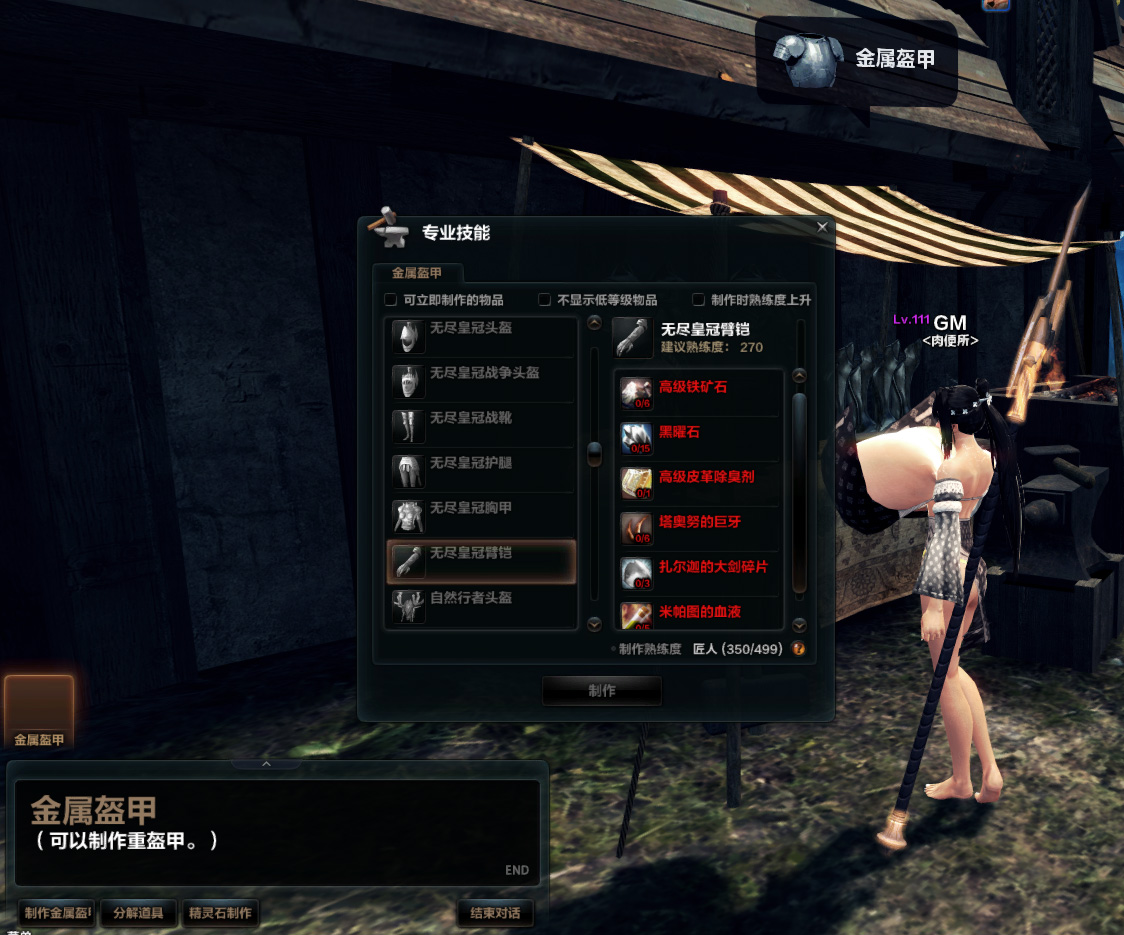Choose the 分解道具 dialogue option
The image size is (1124, 935).
point(138,913)
